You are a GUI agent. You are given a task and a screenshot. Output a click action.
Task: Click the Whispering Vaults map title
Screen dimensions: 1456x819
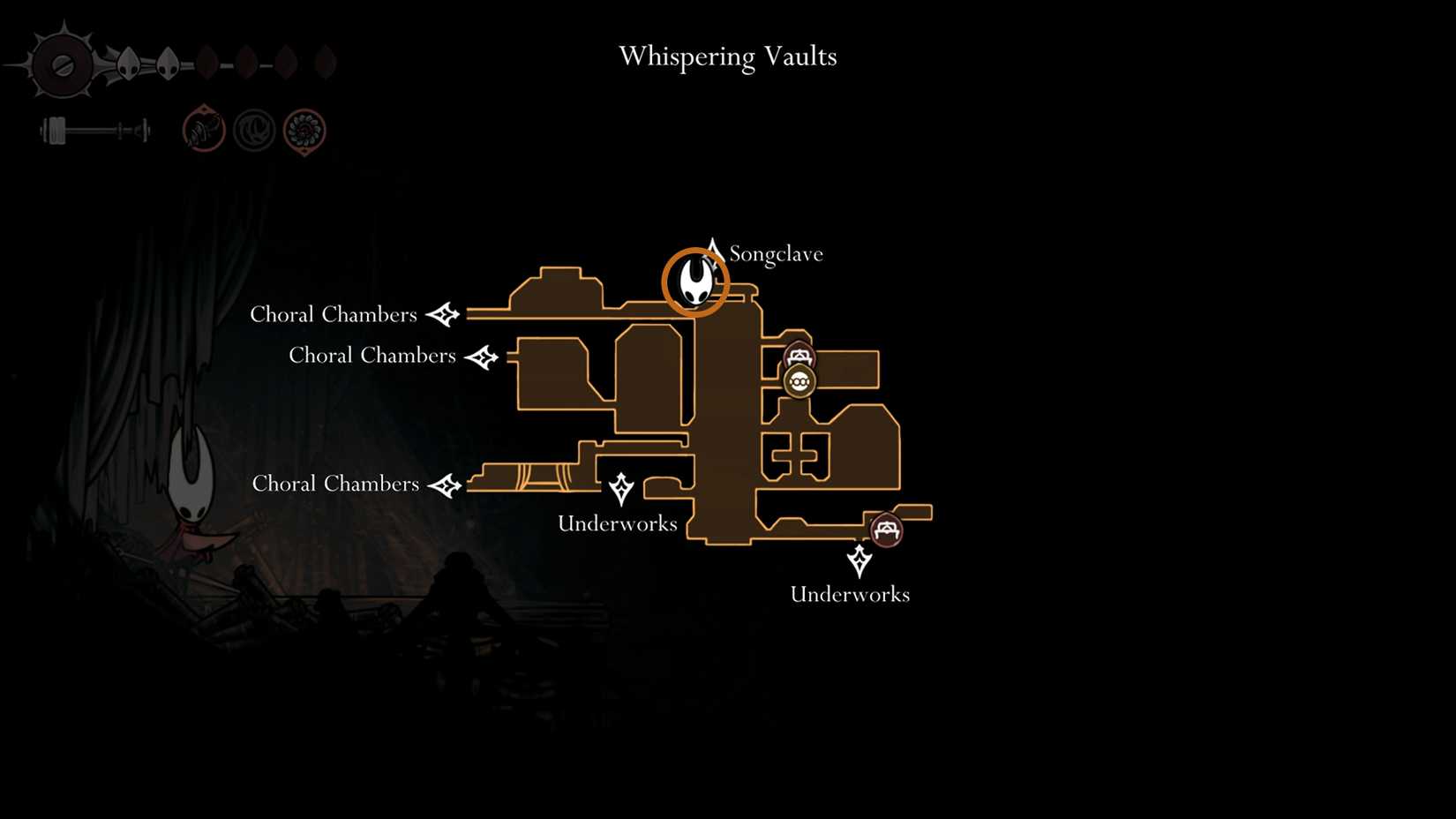point(728,56)
